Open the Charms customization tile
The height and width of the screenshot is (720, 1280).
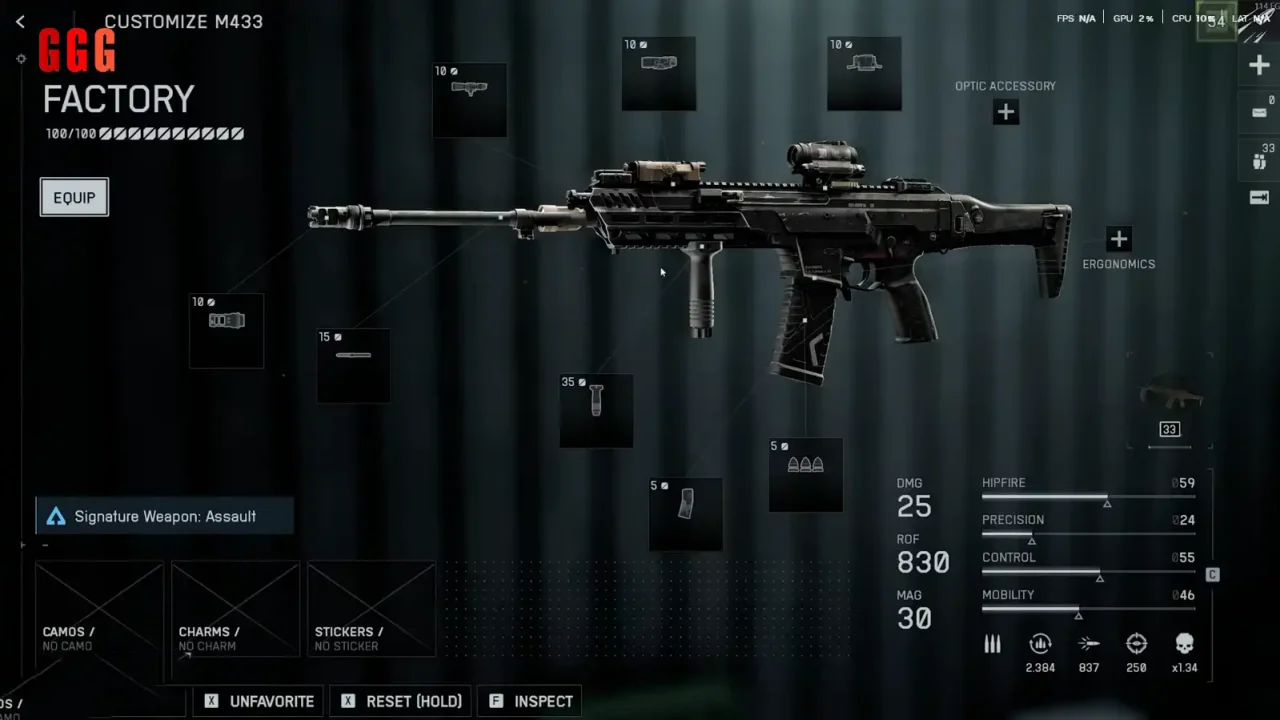235,608
